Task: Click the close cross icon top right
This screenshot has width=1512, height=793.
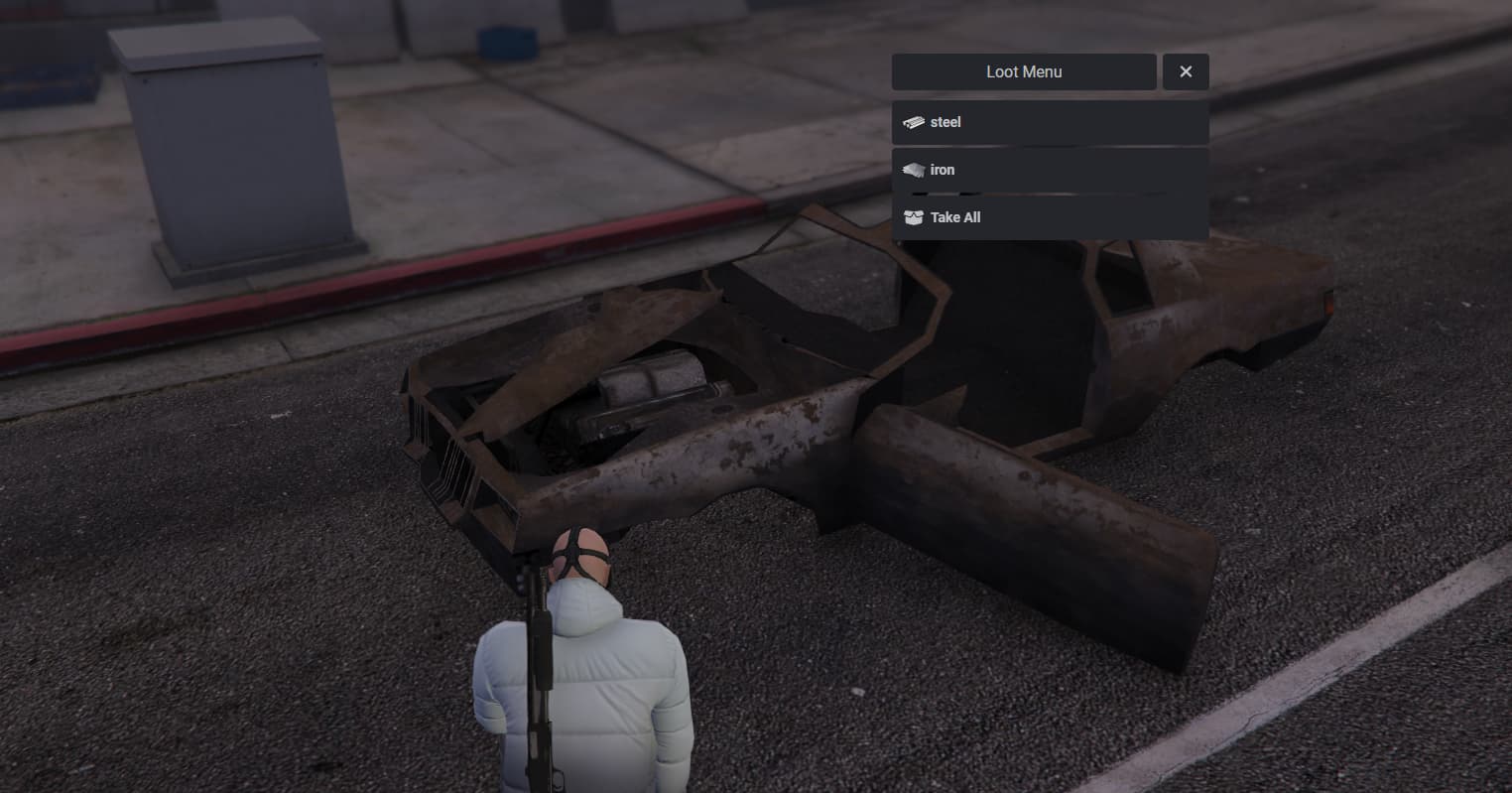Action: [1186, 70]
